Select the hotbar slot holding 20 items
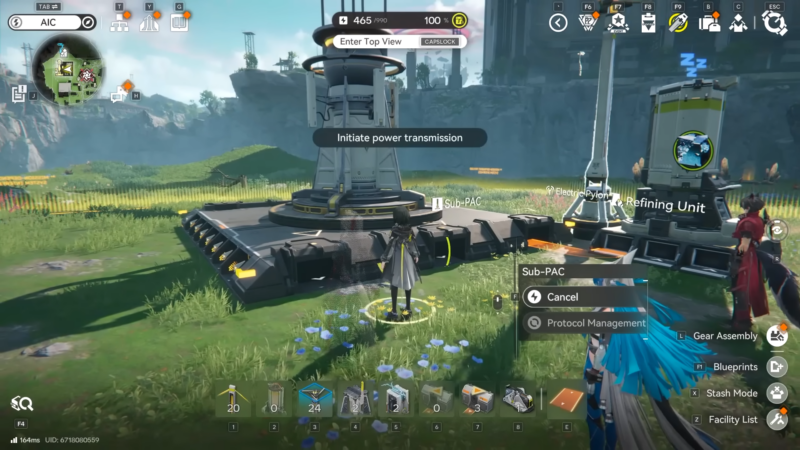Screen dimensions: 800x450 tap(234, 400)
